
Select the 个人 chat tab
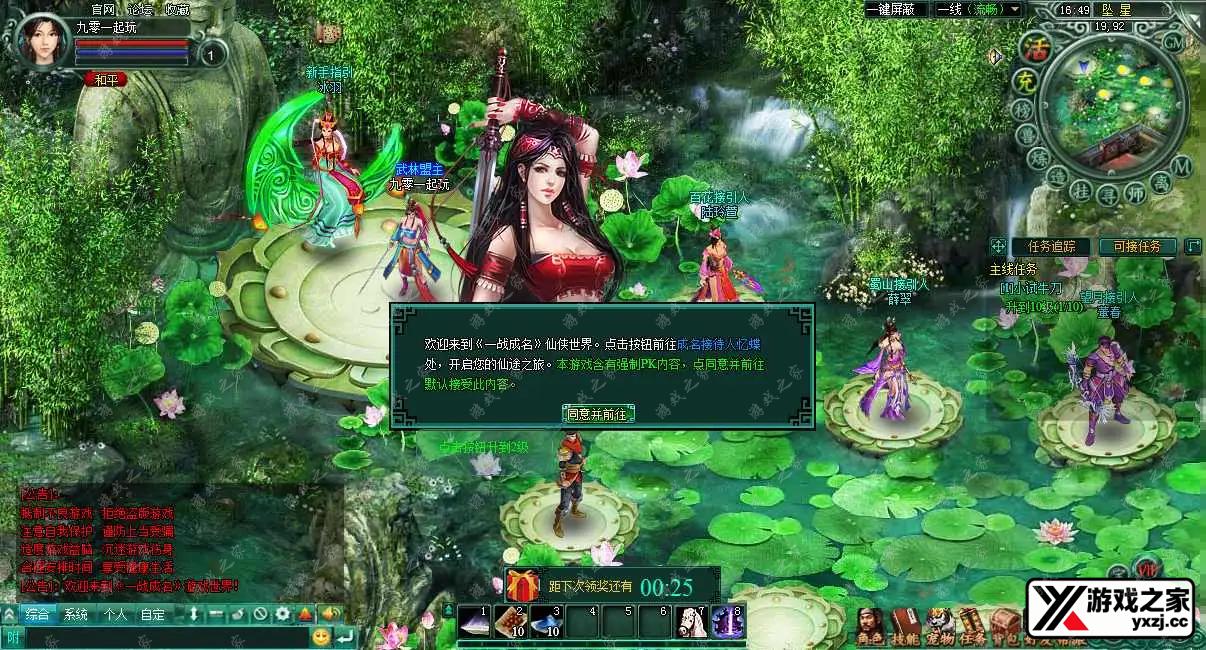click(x=115, y=614)
